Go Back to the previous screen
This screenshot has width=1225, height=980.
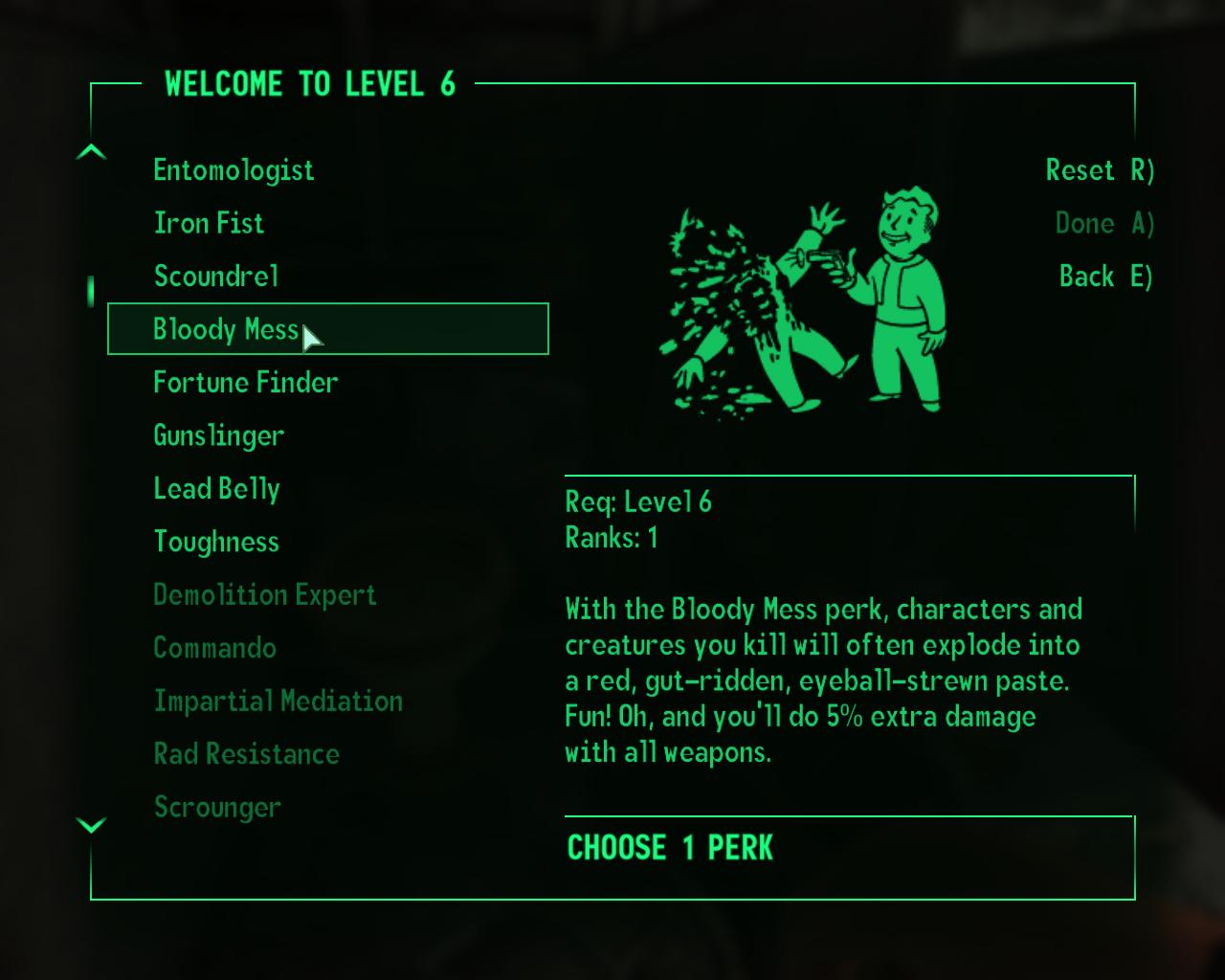point(1105,277)
